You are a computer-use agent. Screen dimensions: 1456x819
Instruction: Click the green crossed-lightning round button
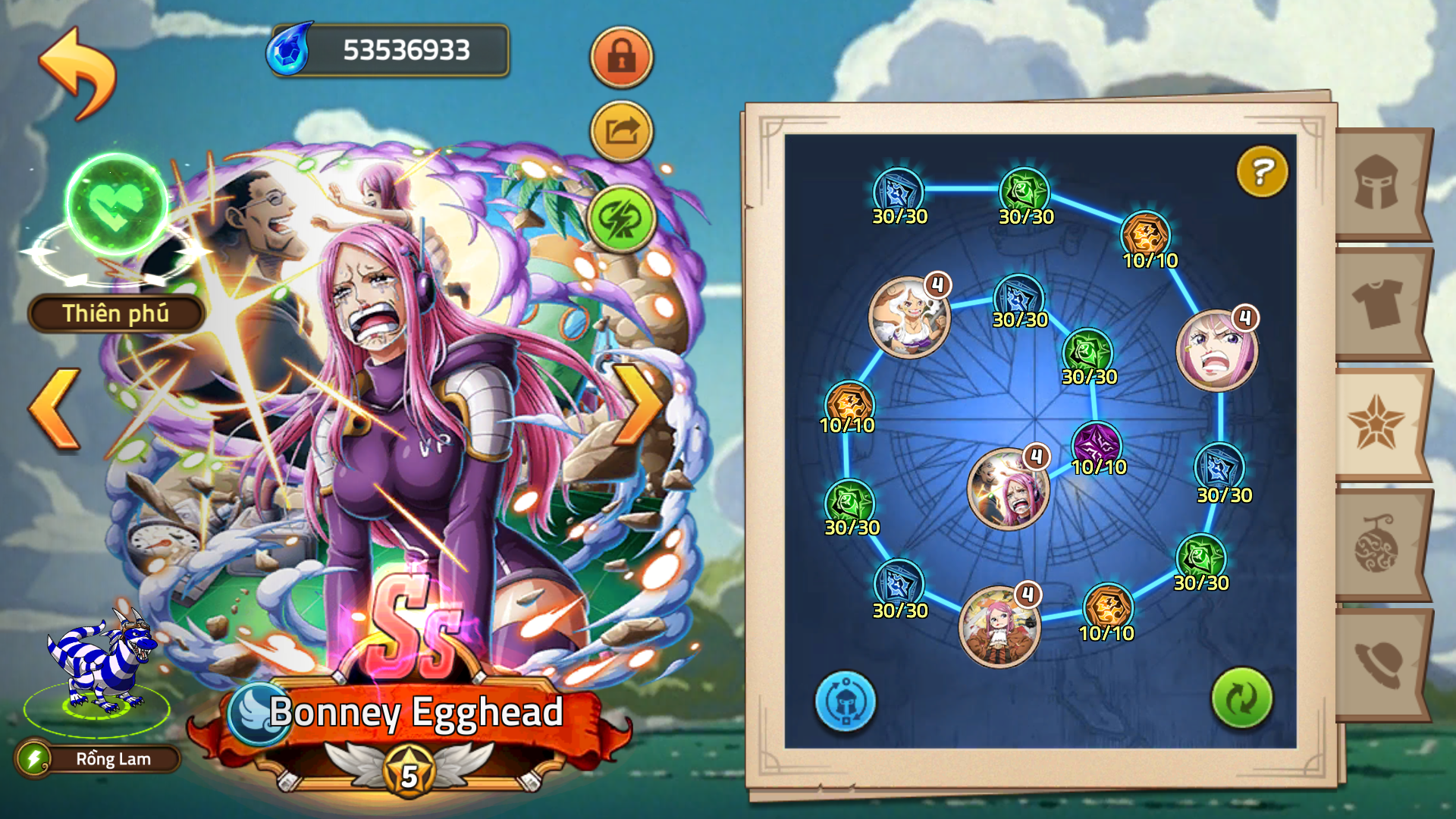[x=621, y=219]
